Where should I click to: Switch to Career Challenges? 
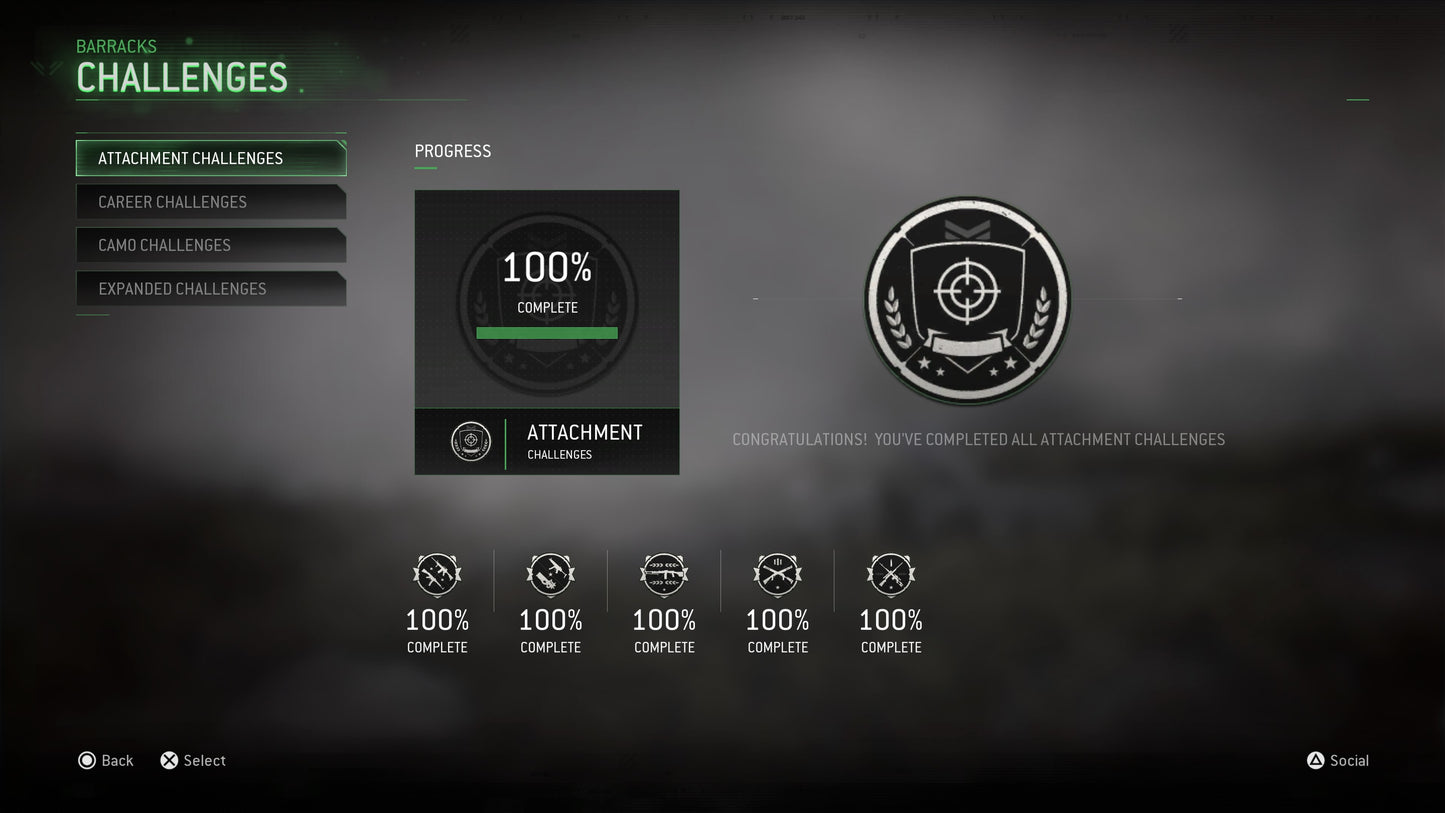point(211,201)
